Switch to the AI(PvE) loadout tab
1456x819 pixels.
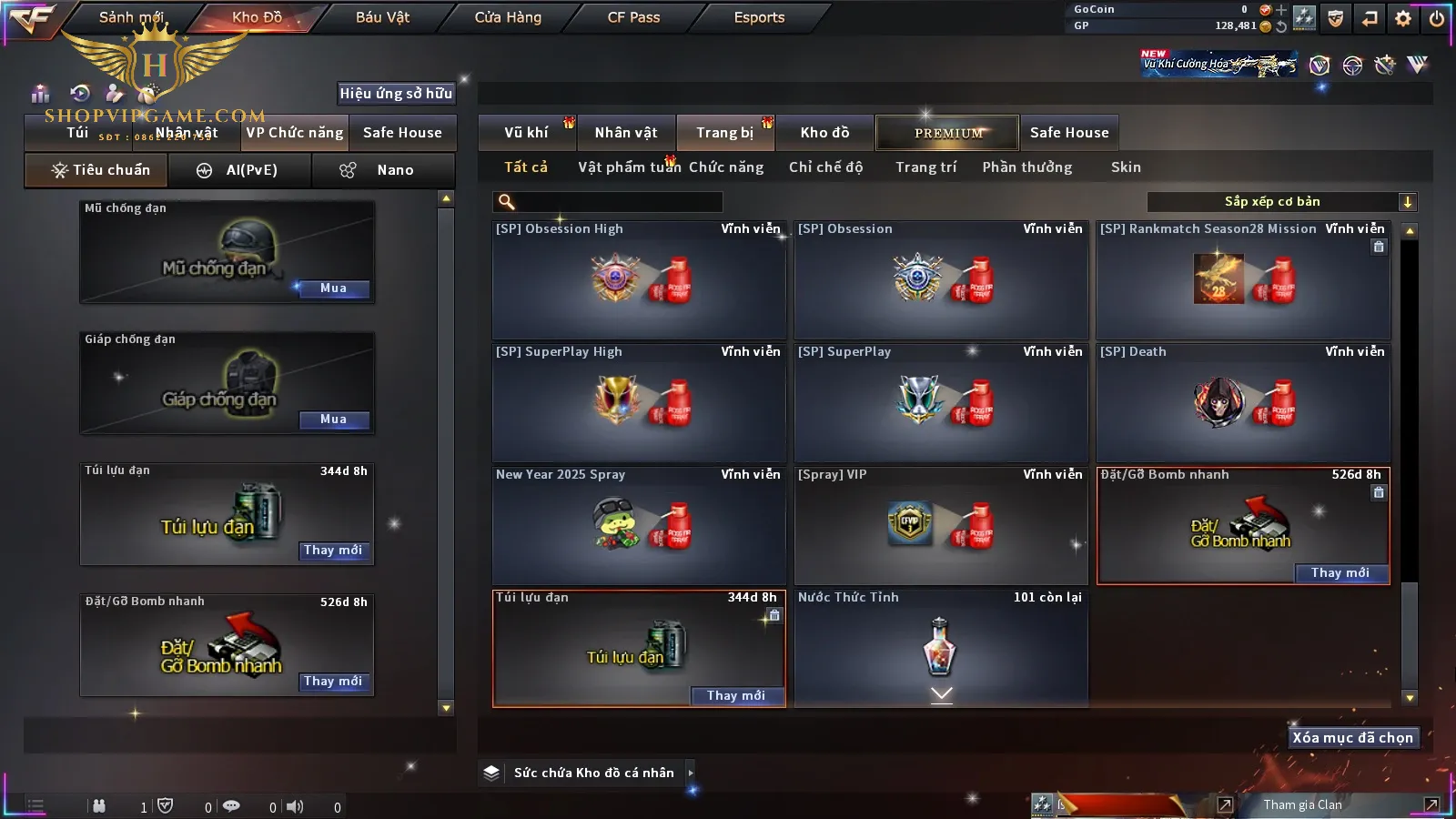[239, 170]
